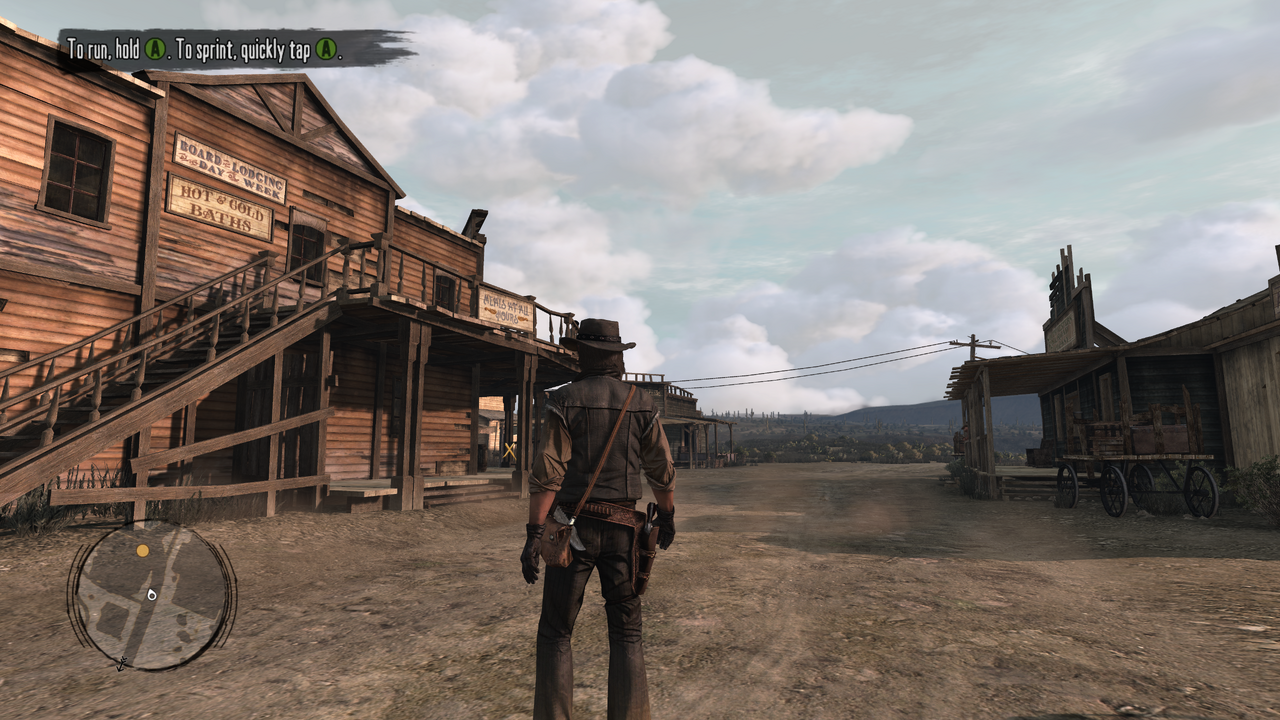
Task: Click the north compass arrow on minimap rim
Action: [x=121, y=663]
